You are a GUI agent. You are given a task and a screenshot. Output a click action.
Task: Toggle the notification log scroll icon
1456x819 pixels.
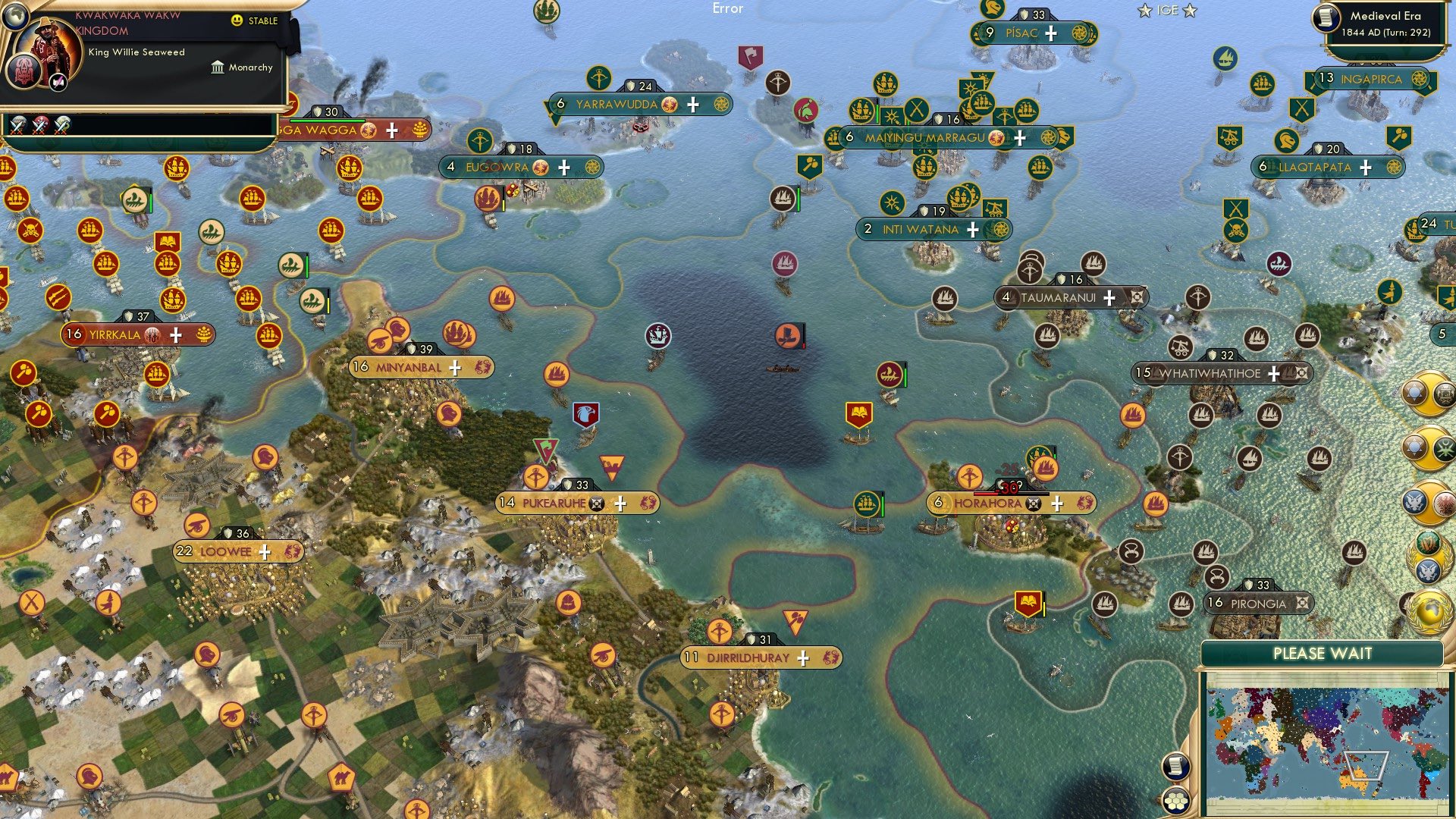coord(1176,767)
